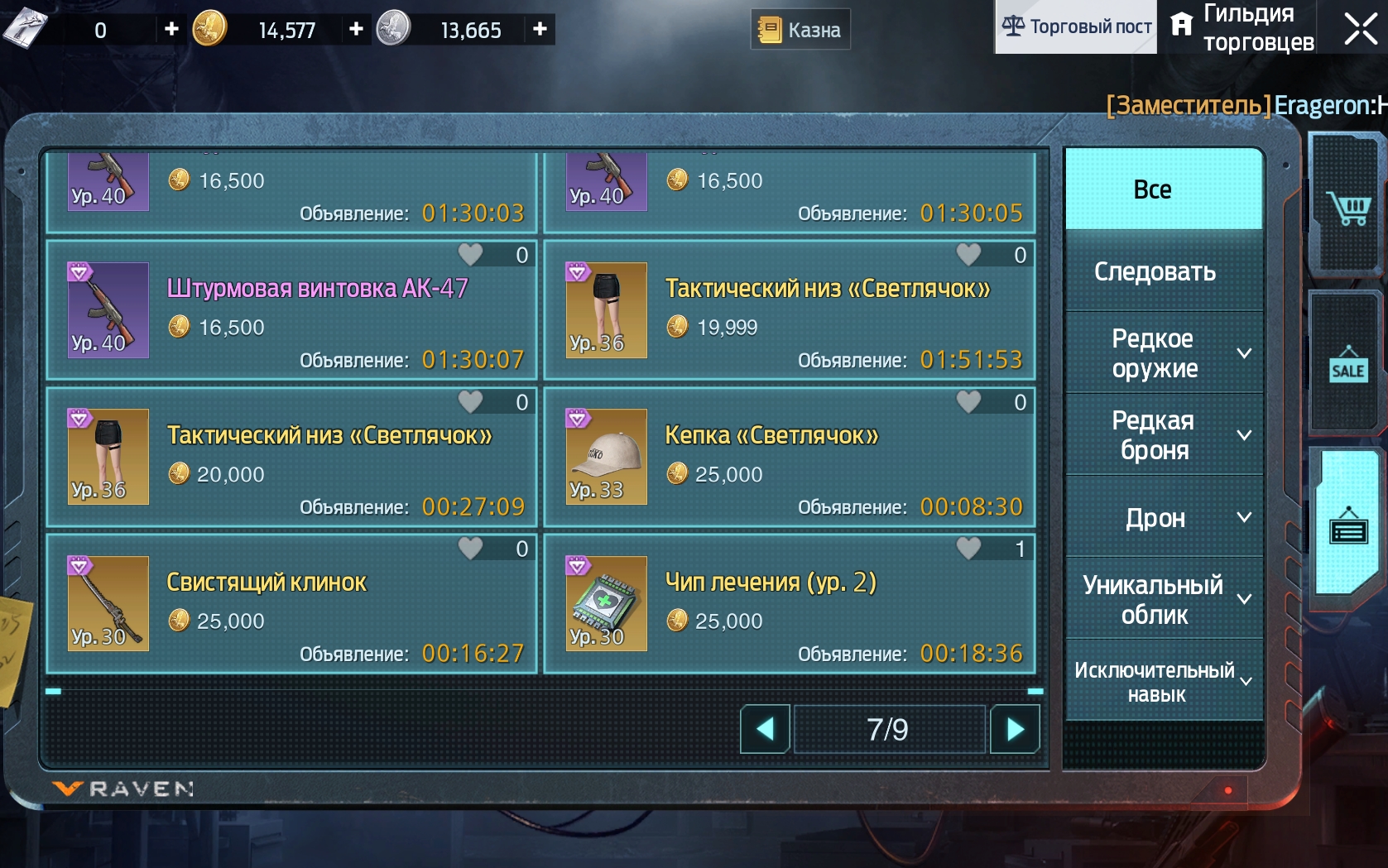This screenshot has height=868, width=1388.
Task: Select the Свистящий клинок listing
Action: (x=291, y=604)
